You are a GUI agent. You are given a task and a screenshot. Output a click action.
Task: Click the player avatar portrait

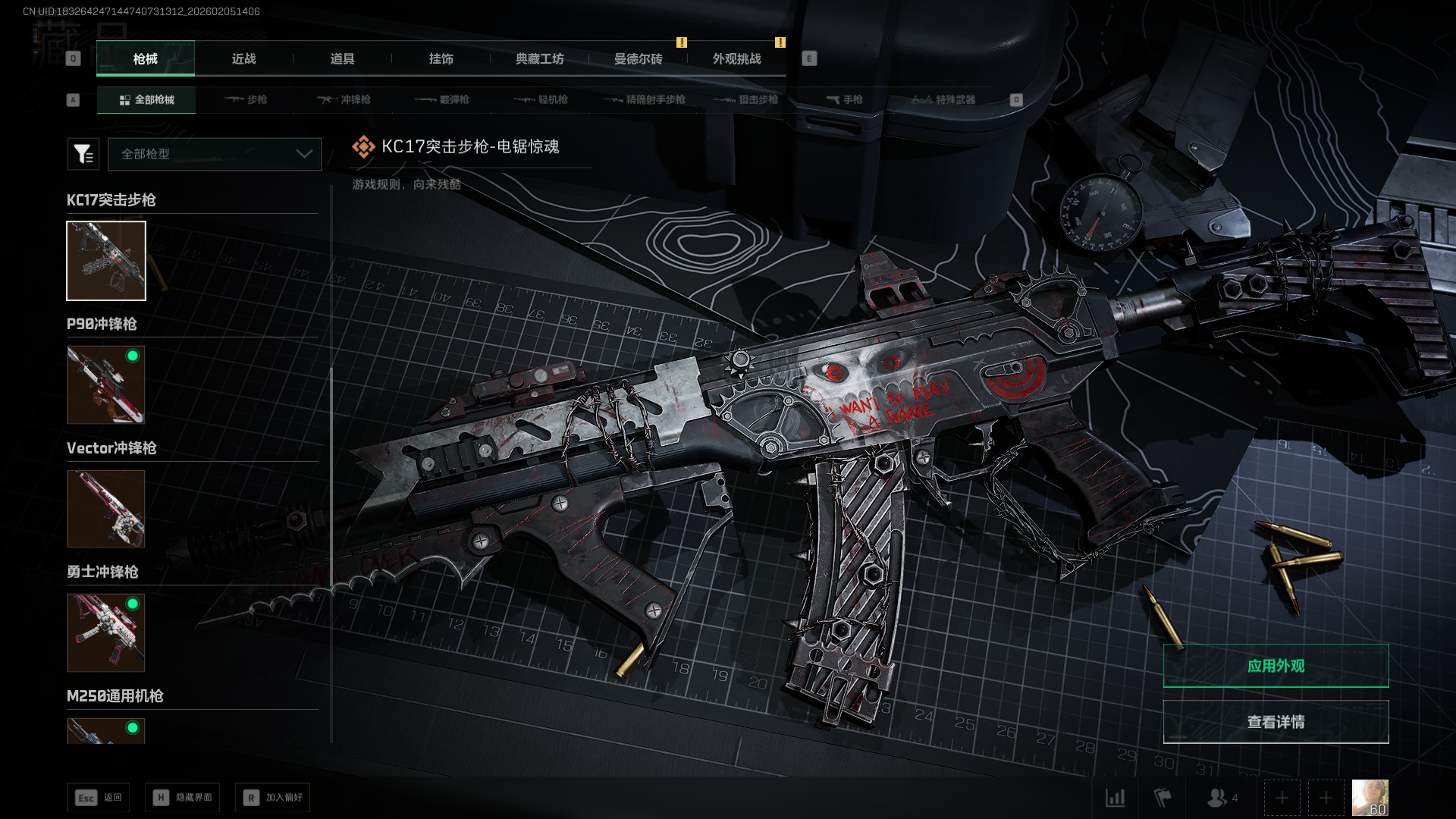1370,798
